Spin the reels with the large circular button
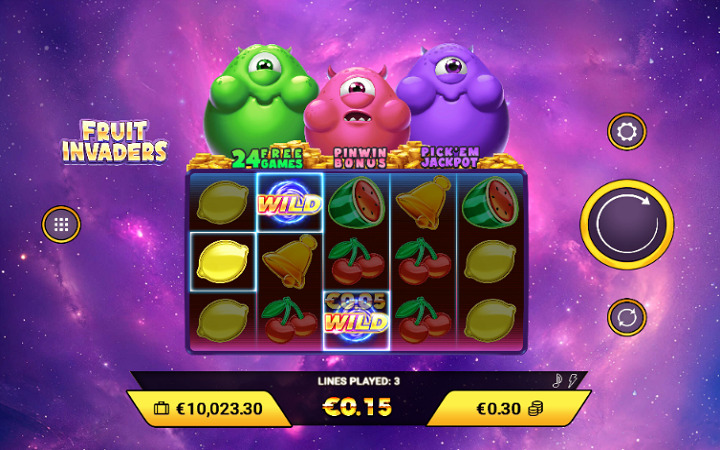Viewport: 720px width, 450px height. [627, 225]
